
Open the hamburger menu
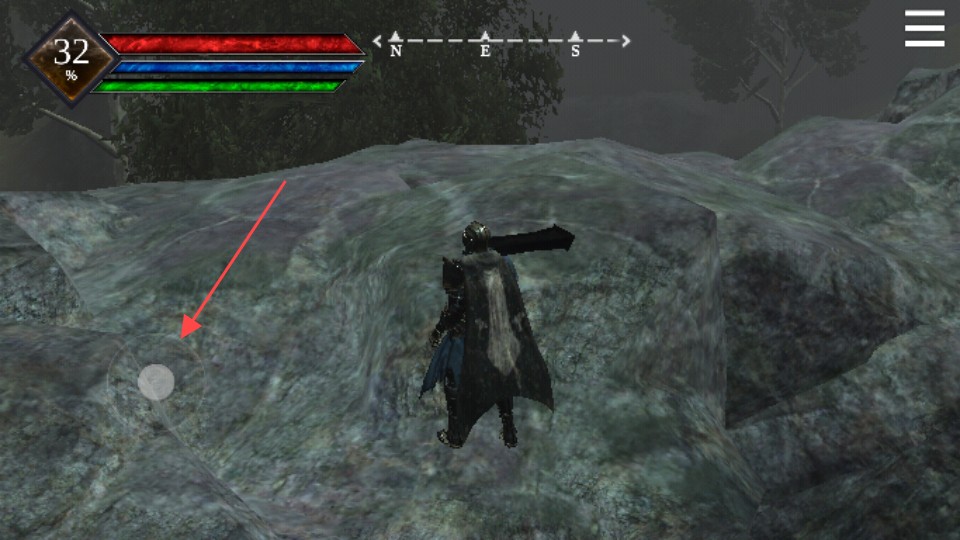coord(924,29)
